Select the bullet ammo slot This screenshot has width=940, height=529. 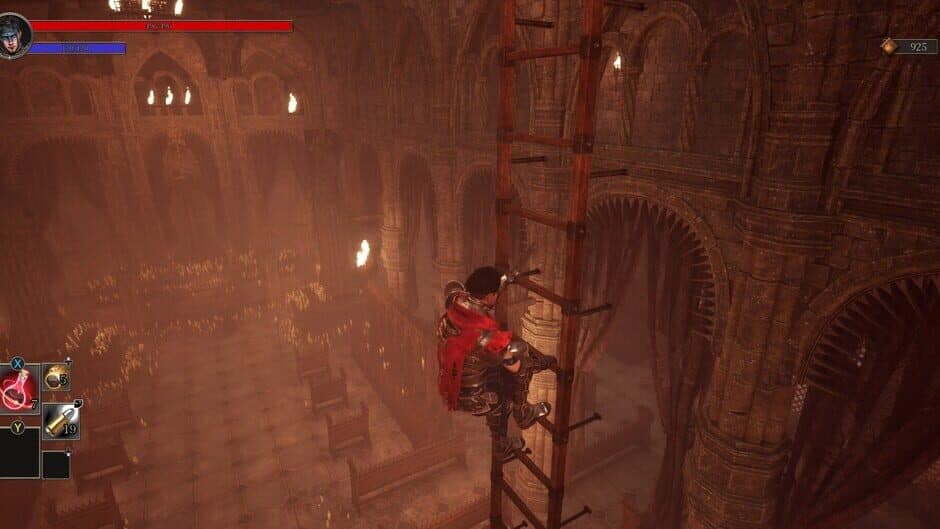click(x=61, y=421)
